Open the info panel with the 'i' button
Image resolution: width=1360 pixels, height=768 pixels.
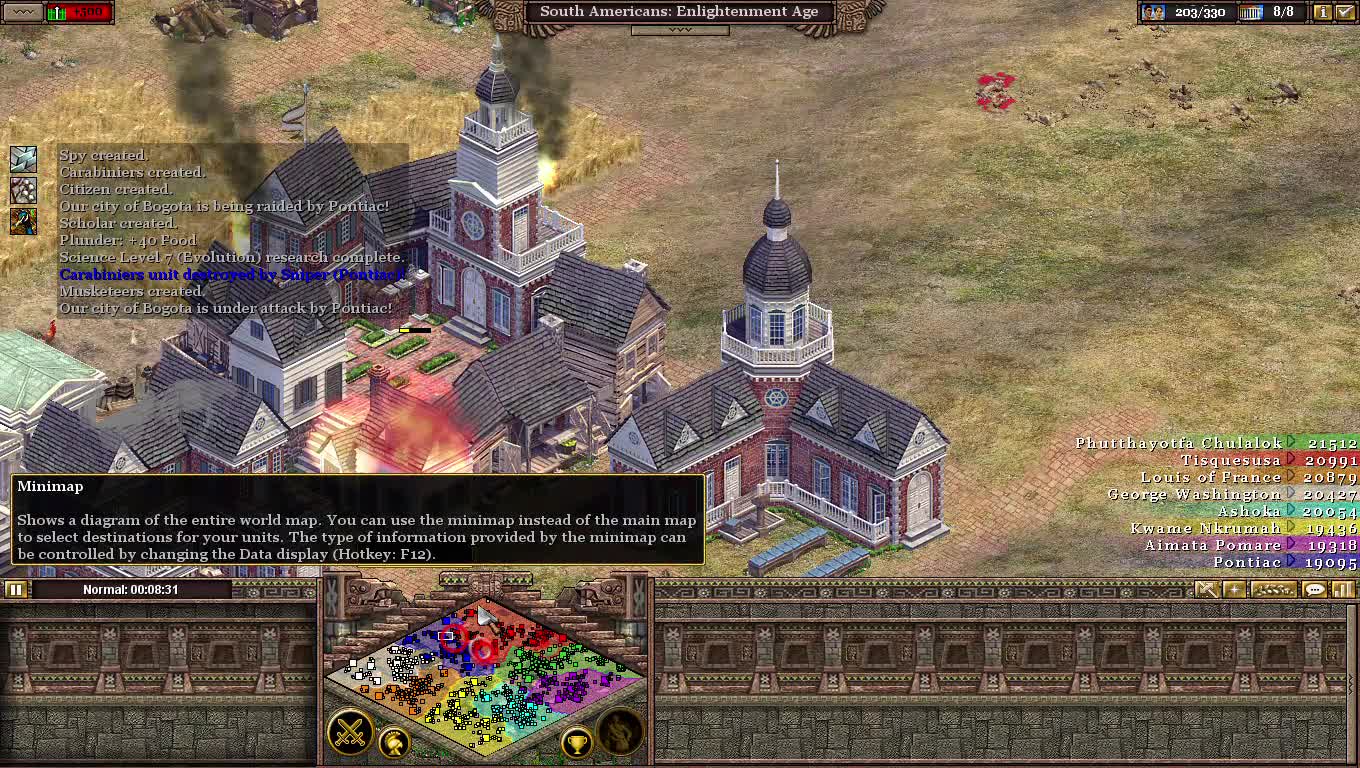[1324, 13]
